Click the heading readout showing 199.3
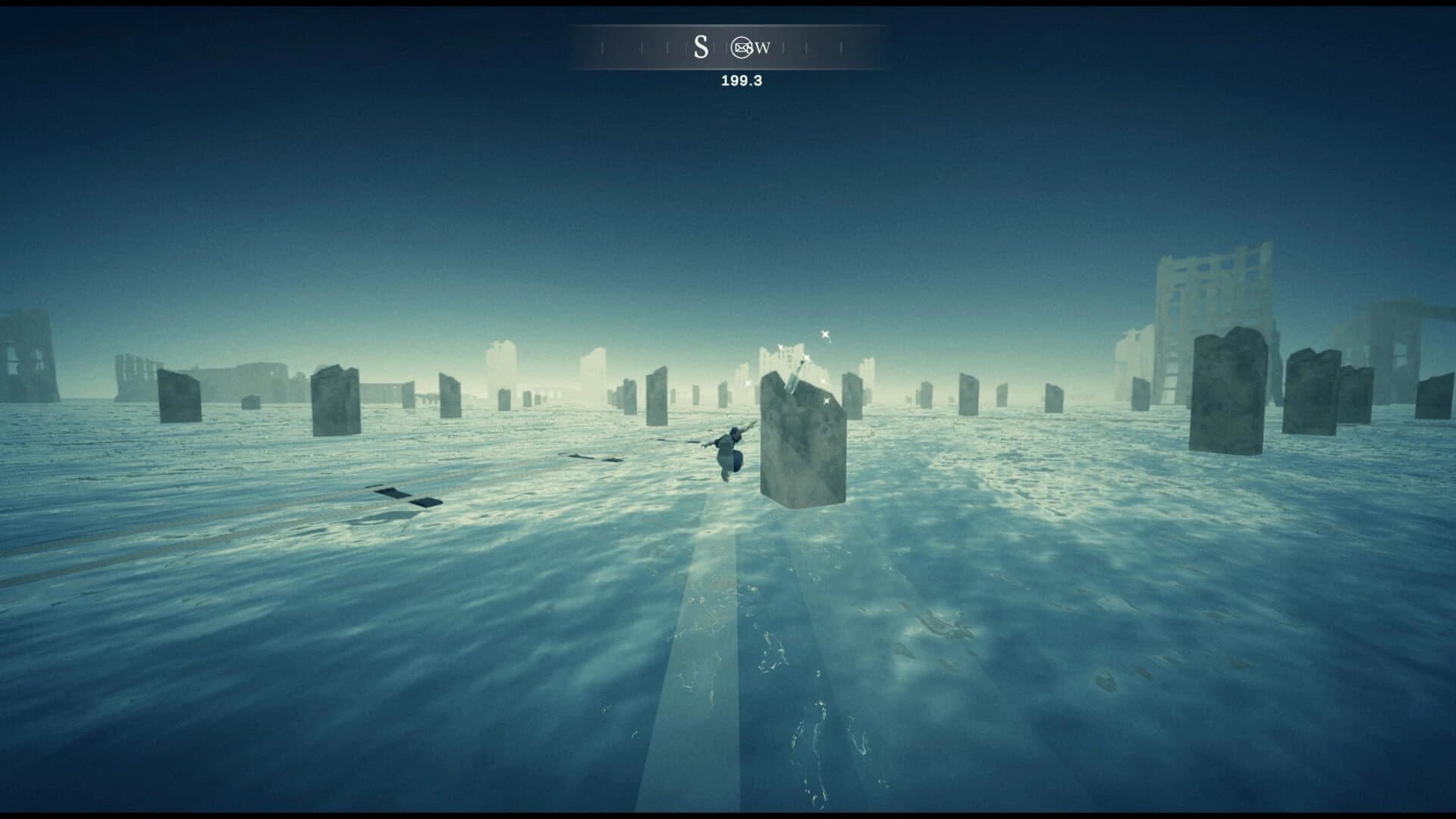The width and height of the screenshot is (1456, 819). tap(740, 79)
